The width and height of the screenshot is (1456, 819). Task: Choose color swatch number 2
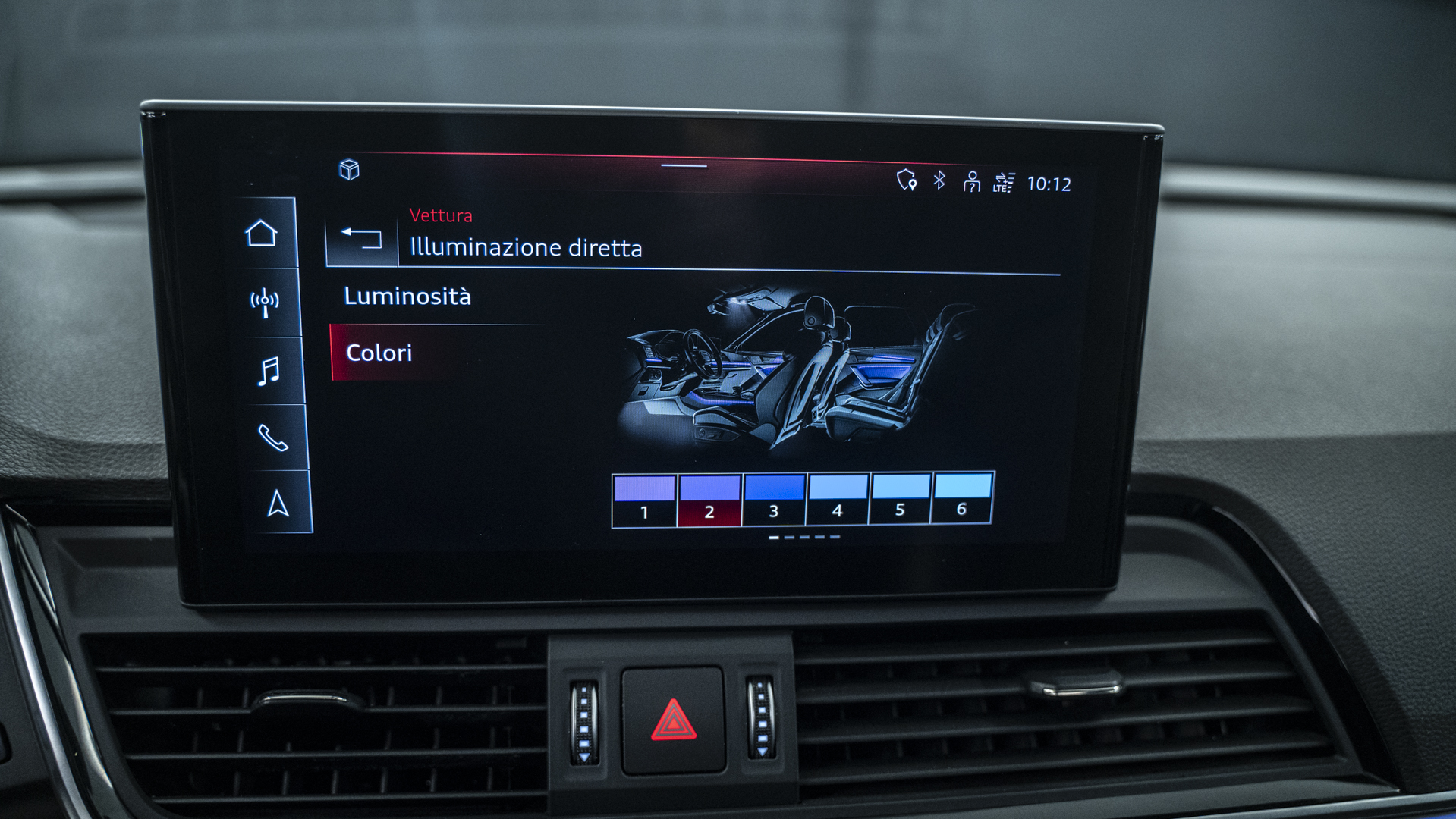709,499
